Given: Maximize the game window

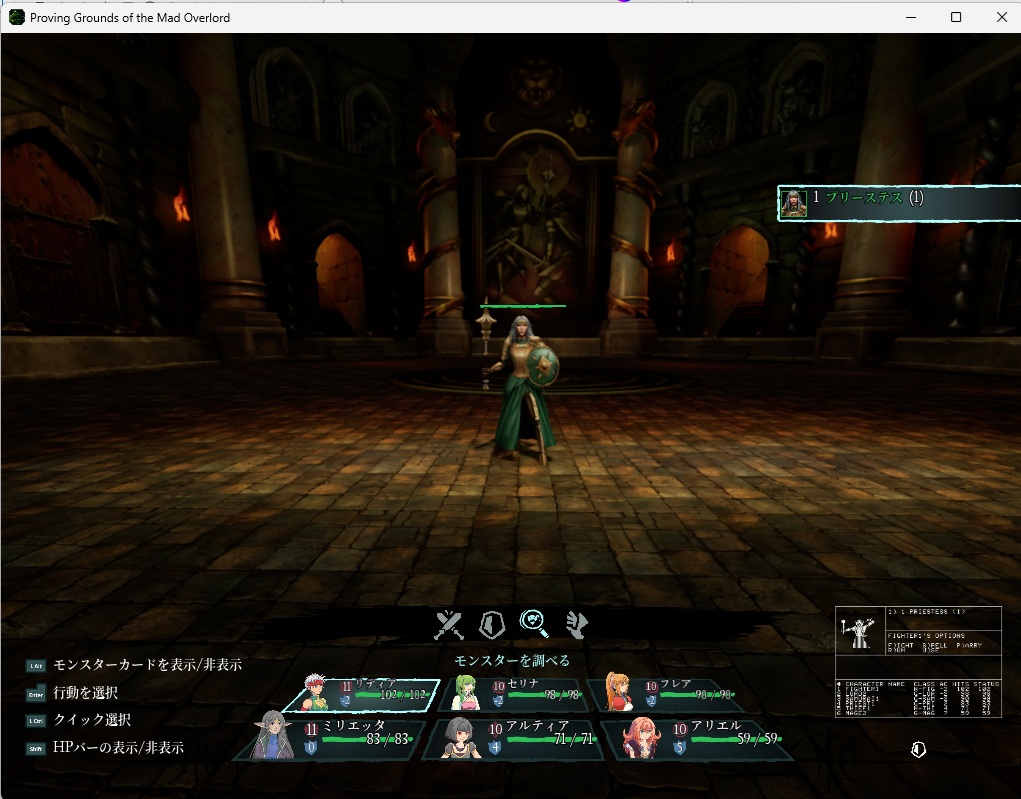Looking at the screenshot, I should click(956, 17).
